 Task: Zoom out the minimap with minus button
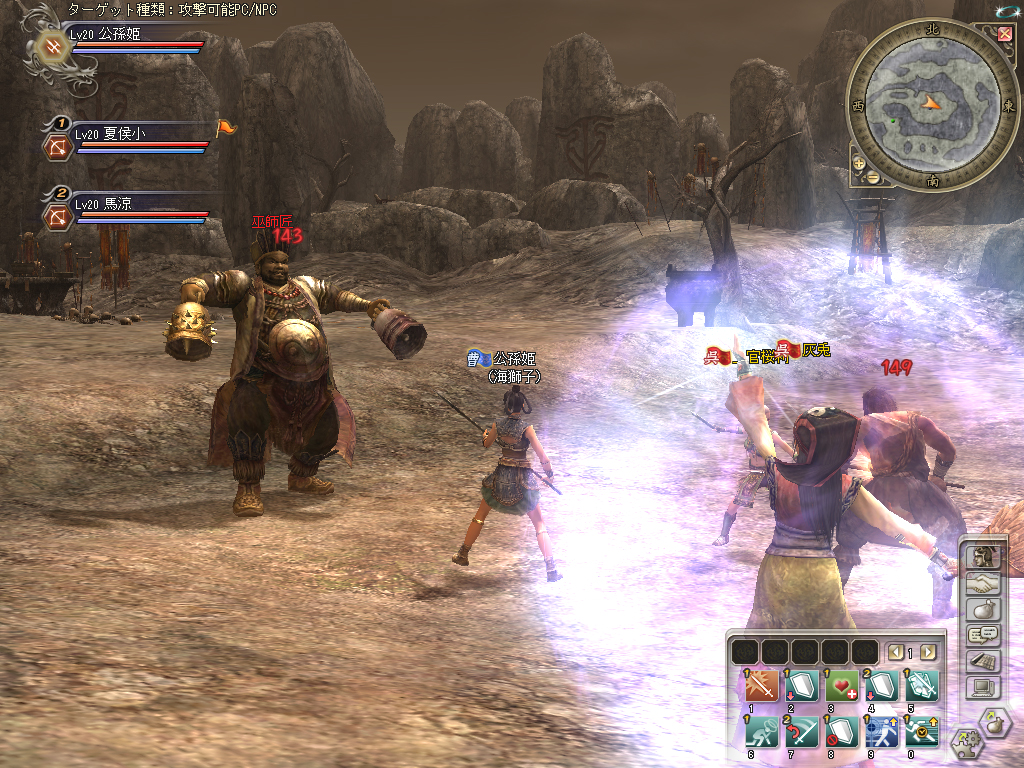872,178
